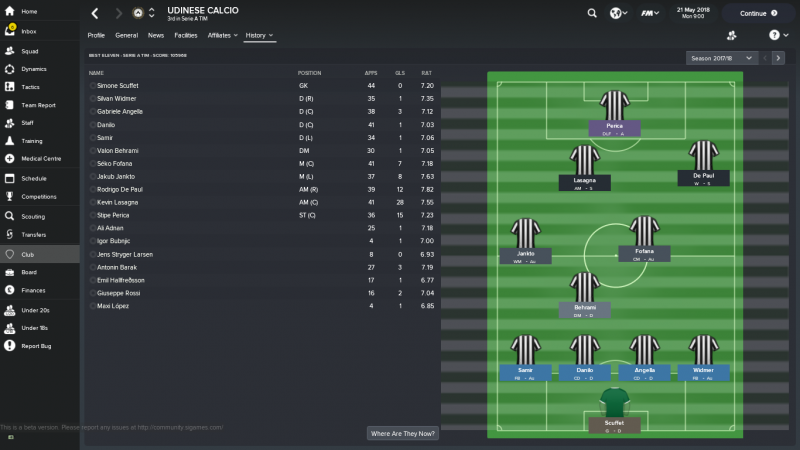
Task: Open the Finances menu entry
Action: point(33,290)
